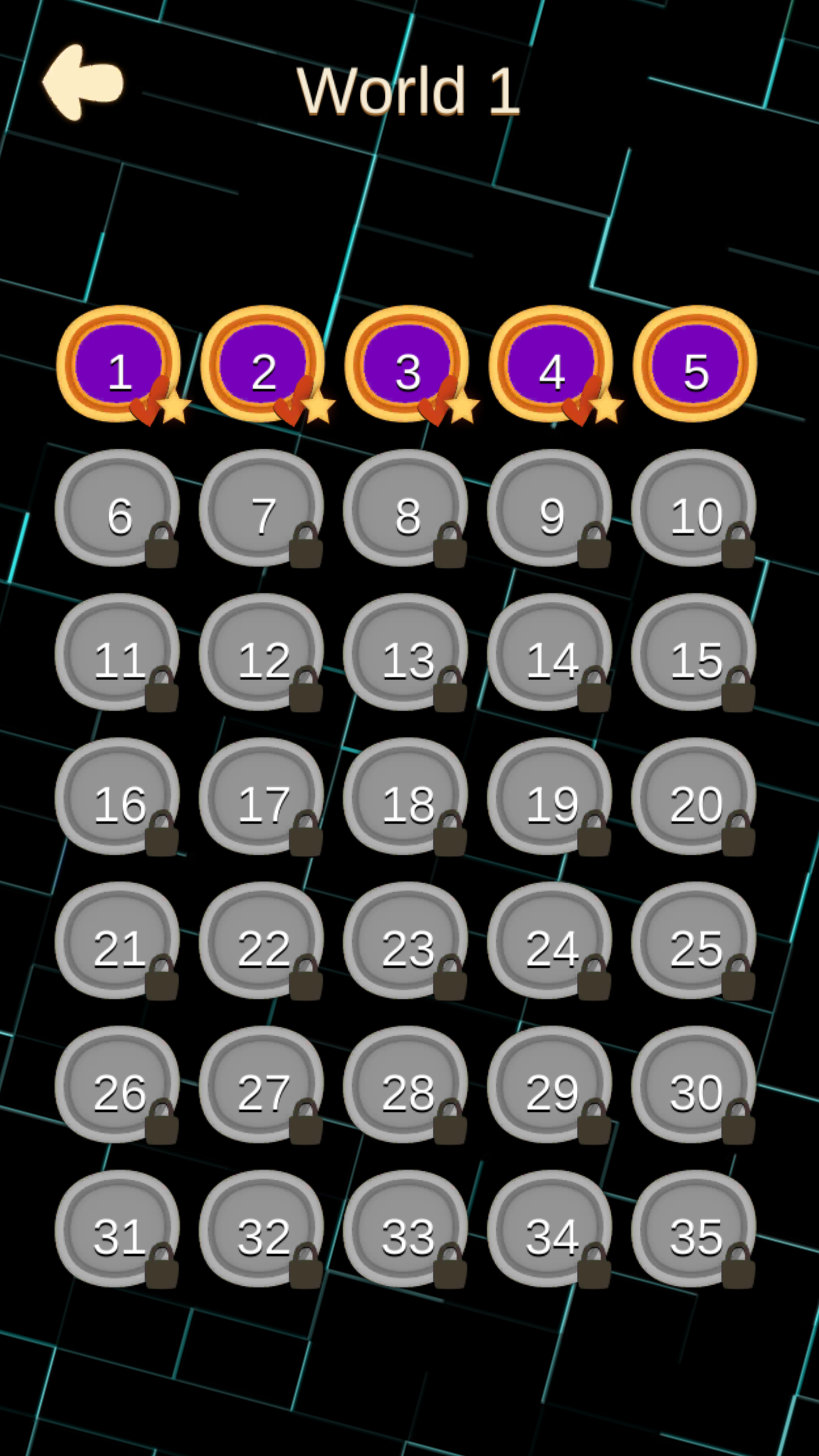
Task: Click the lock icon on level 34
Action: click(x=595, y=1263)
